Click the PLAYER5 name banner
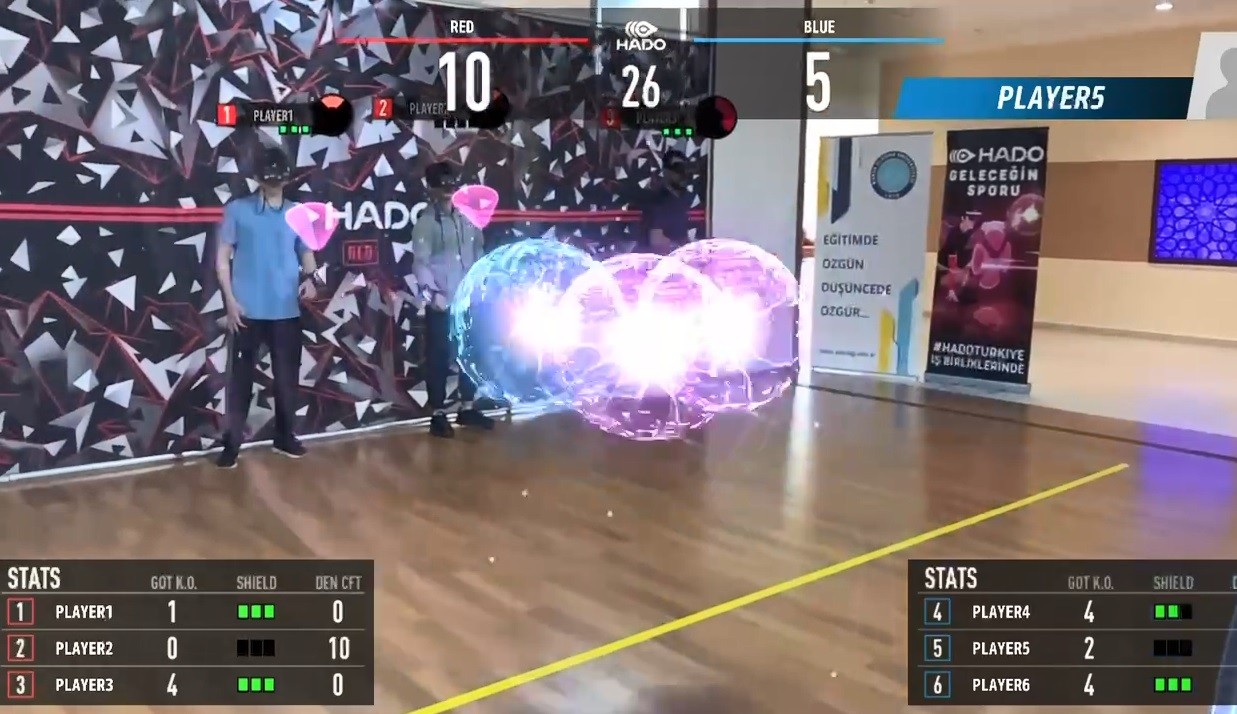Viewport: 1237px width, 714px height. (1045, 98)
